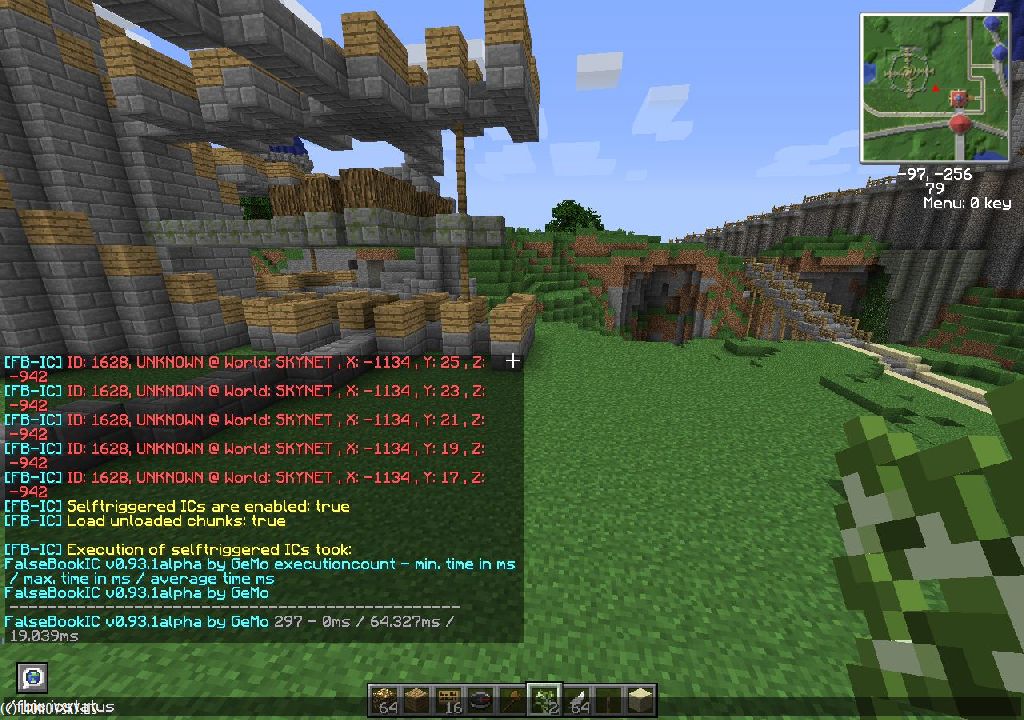
Task: Select the first hotbar slot with 64 seeds
Action: [x=384, y=700]
